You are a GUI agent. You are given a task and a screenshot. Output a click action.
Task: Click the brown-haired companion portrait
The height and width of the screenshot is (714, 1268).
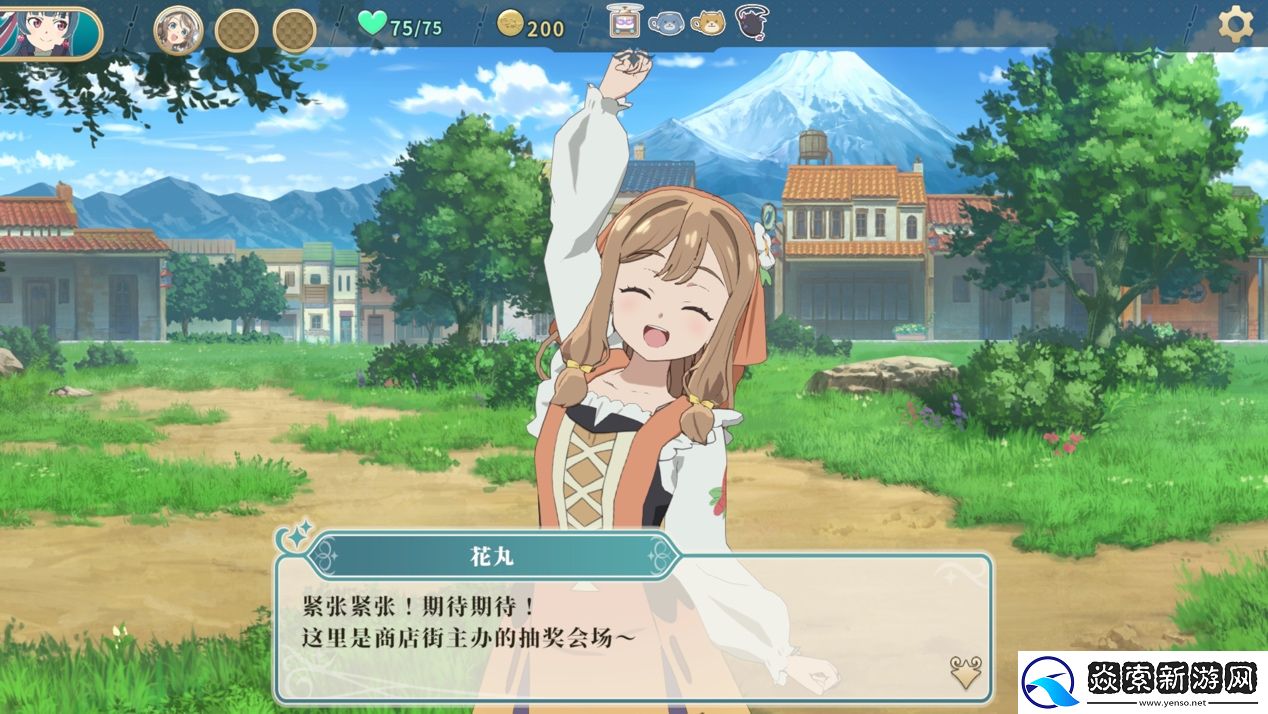tap(178, 30)
